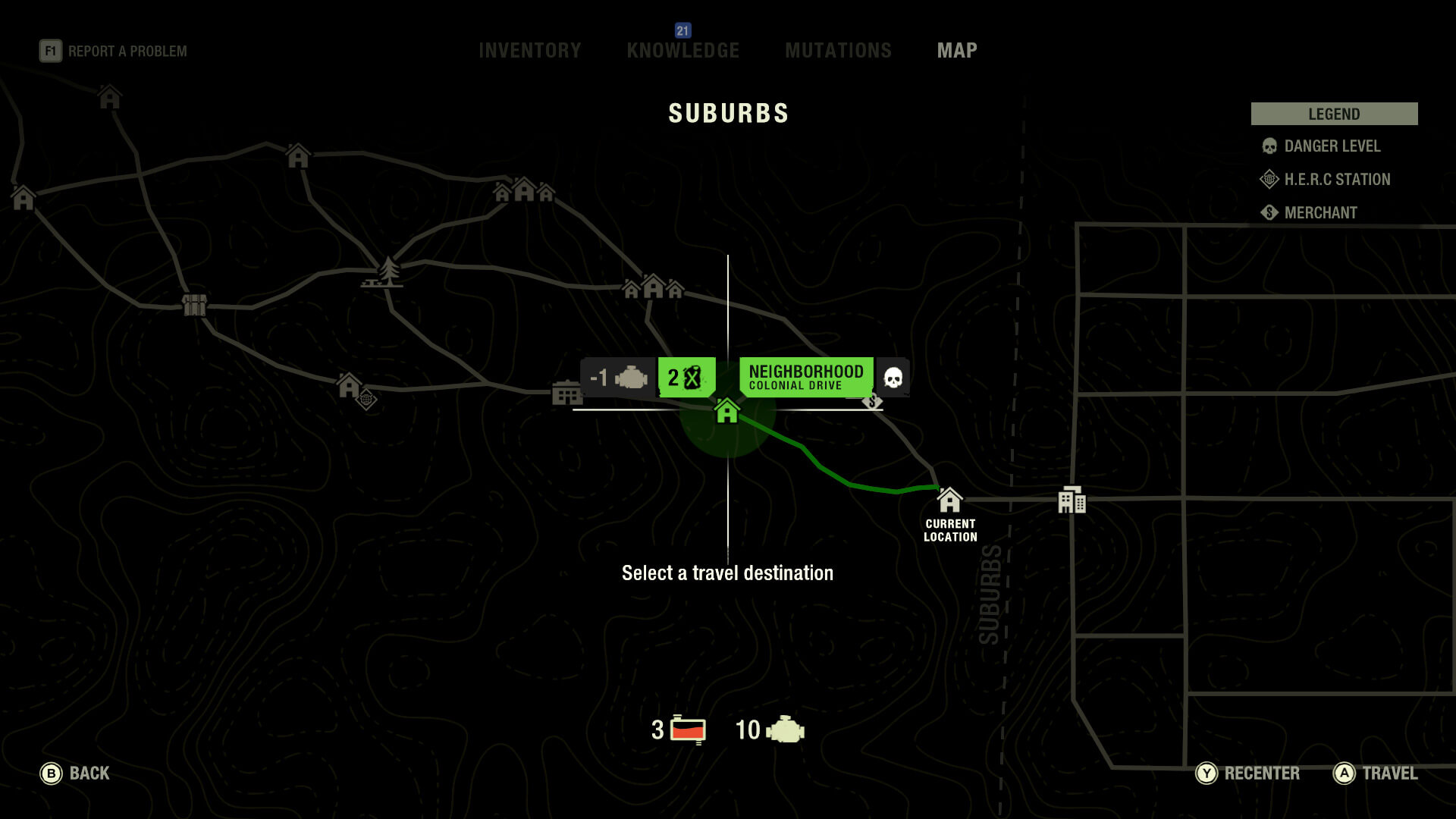Viewport: 1456px width, 819px height.
Task: Switch to the Mutations tab
Action: [838, 51]
